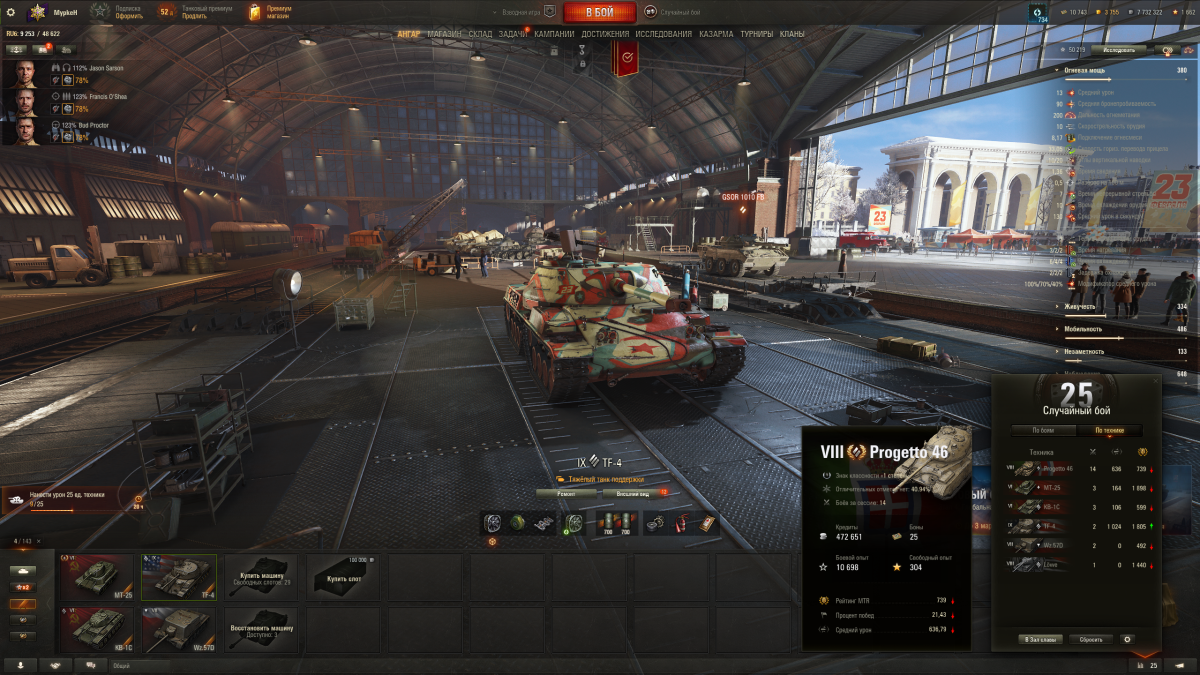Choose the Wz.57D tank in the carousel
The height and width of the screenshot is (675, 1200).
click(178, 630)
